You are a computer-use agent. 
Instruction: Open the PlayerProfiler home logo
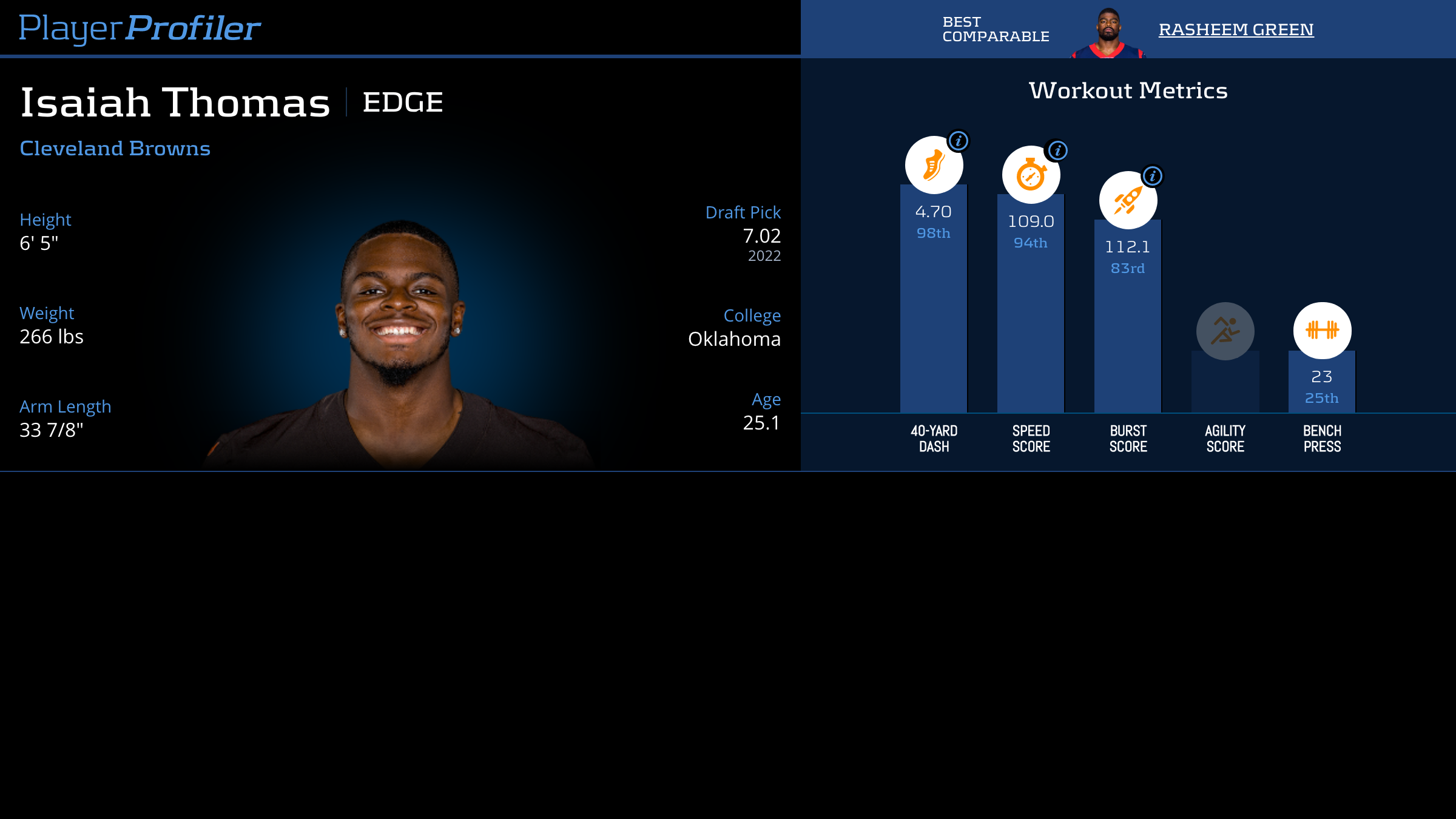click(140, 29)
